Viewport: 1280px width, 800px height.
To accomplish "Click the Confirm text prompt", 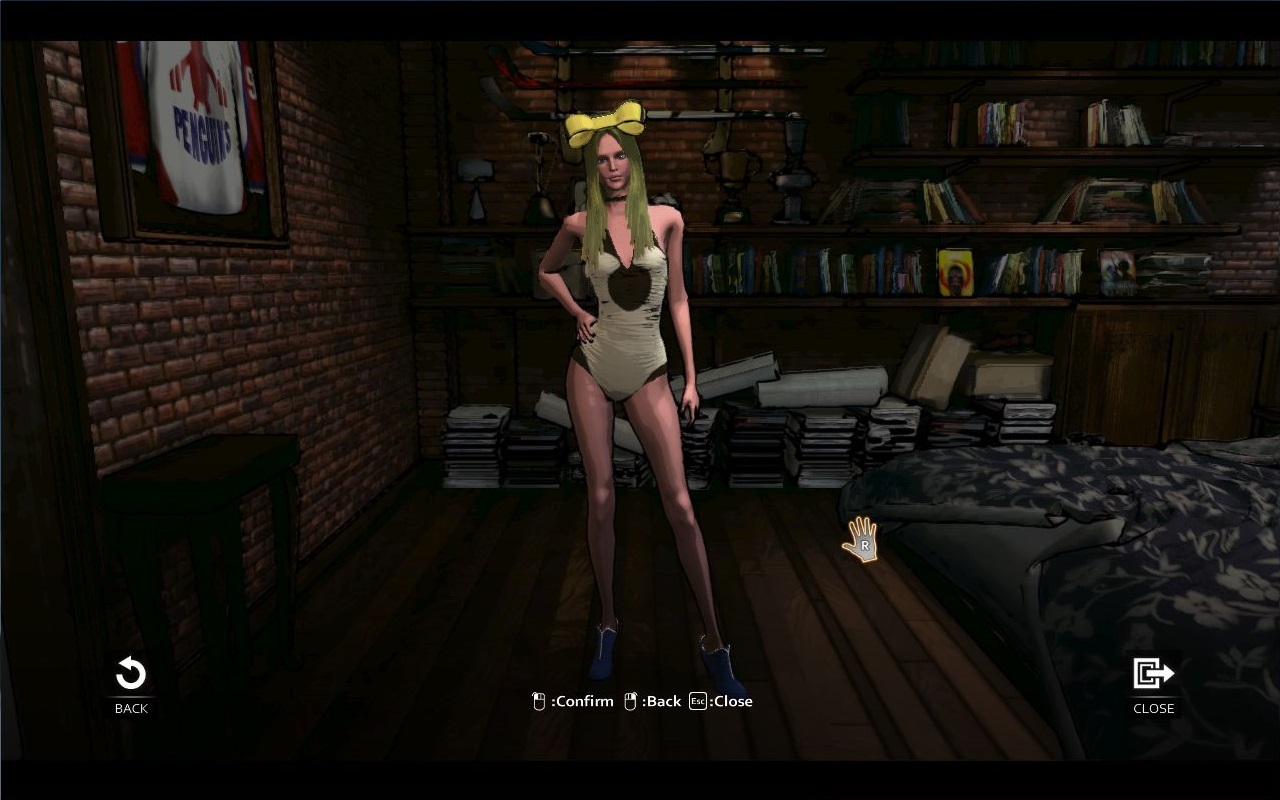I will (581, 701).
